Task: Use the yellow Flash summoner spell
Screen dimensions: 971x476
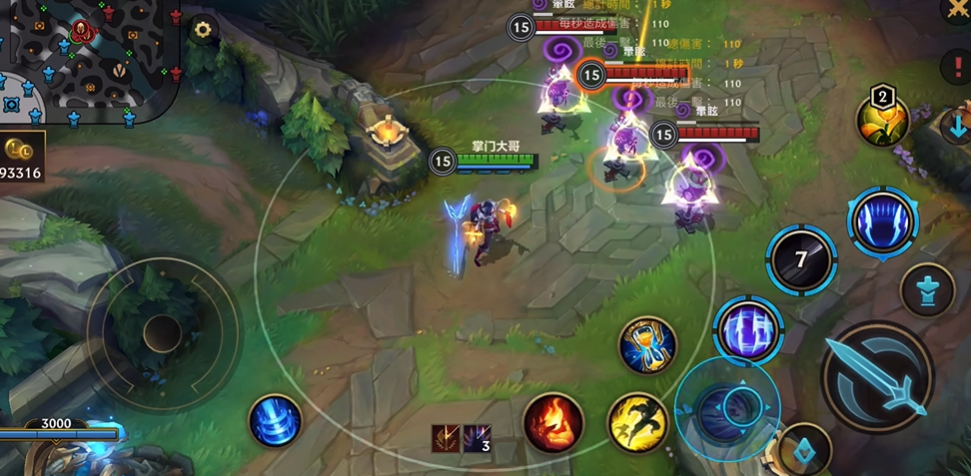Action: click(638, 421)
